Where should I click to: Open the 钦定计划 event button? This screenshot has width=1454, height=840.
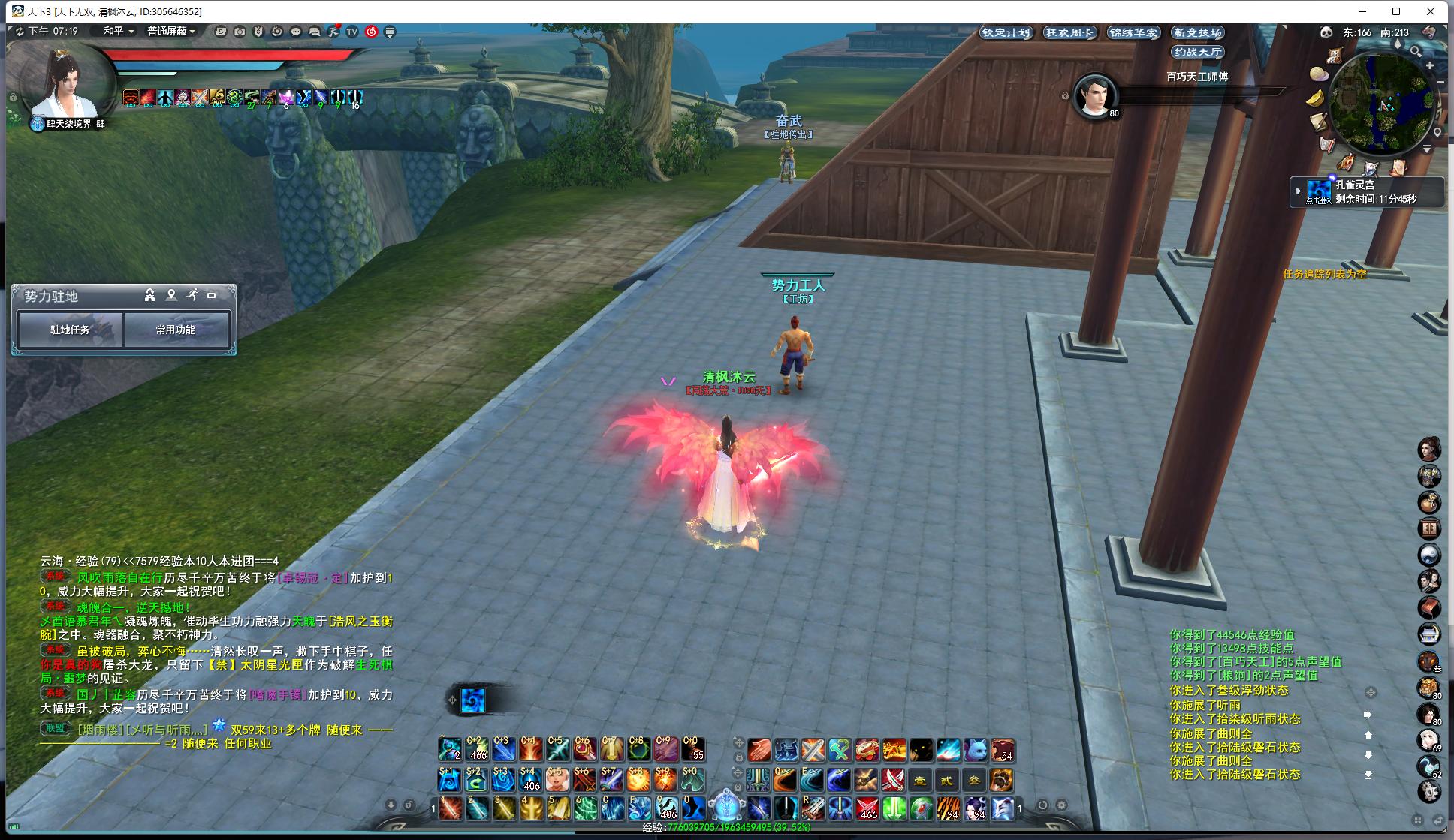pyautogui.click(x=1006, y=32)
